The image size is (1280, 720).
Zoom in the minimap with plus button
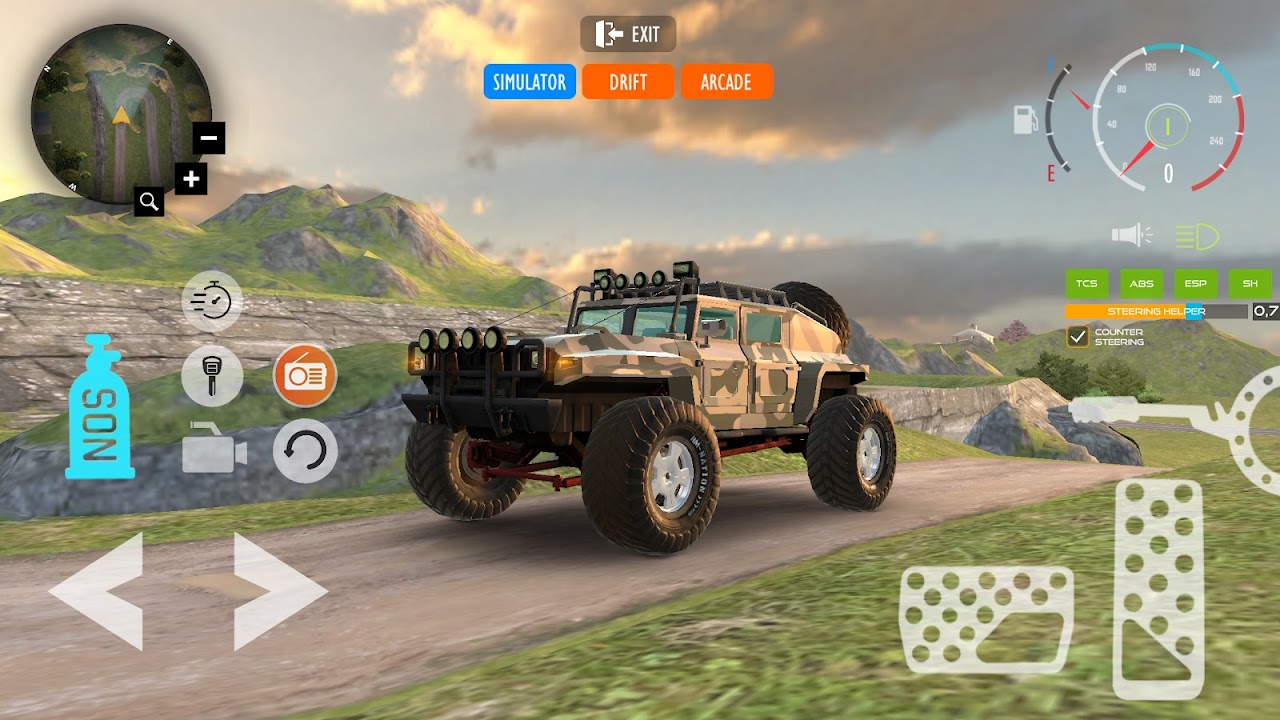point(190,180)
